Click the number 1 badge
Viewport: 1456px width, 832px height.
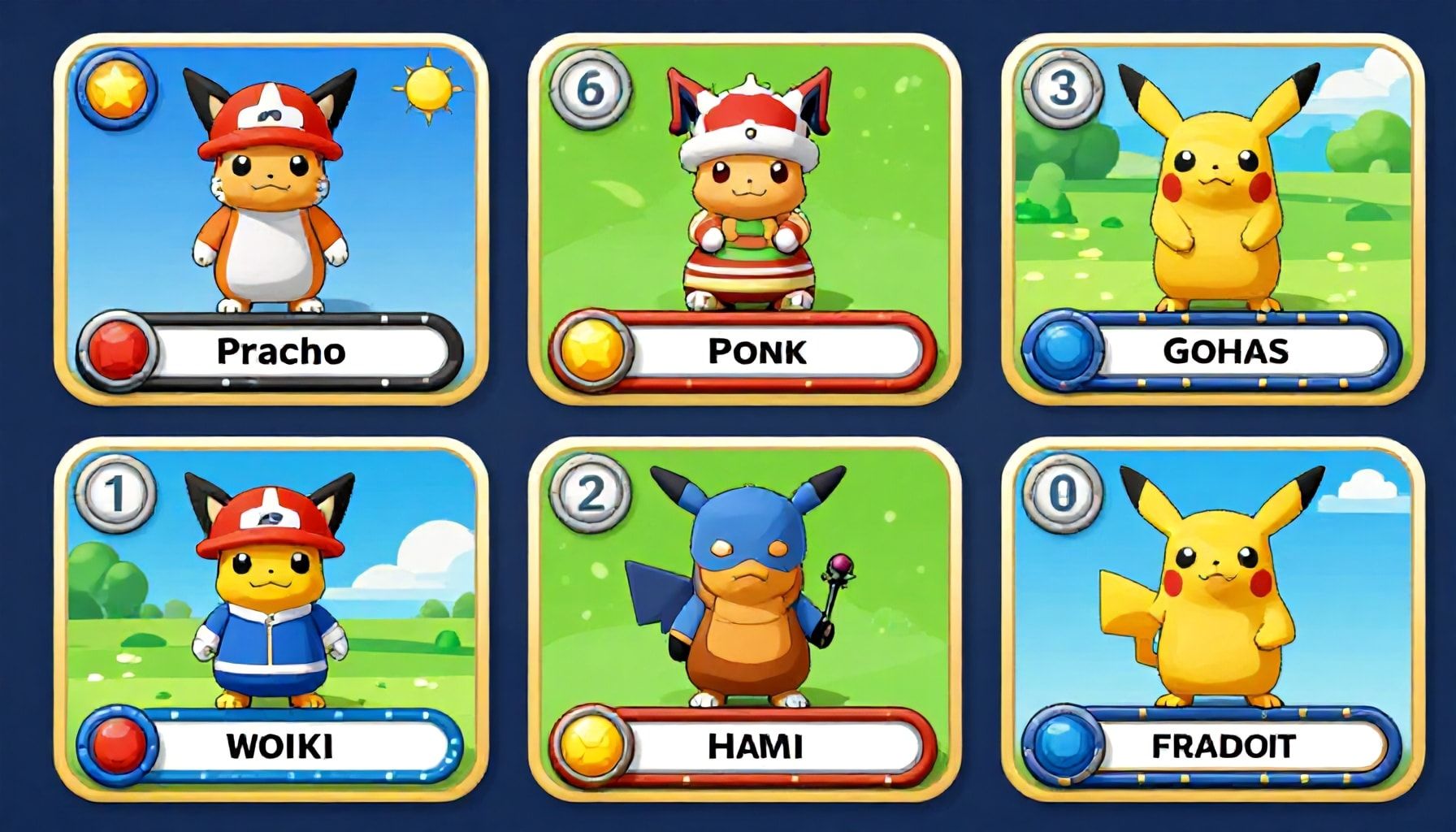click(x=116, y=492)
